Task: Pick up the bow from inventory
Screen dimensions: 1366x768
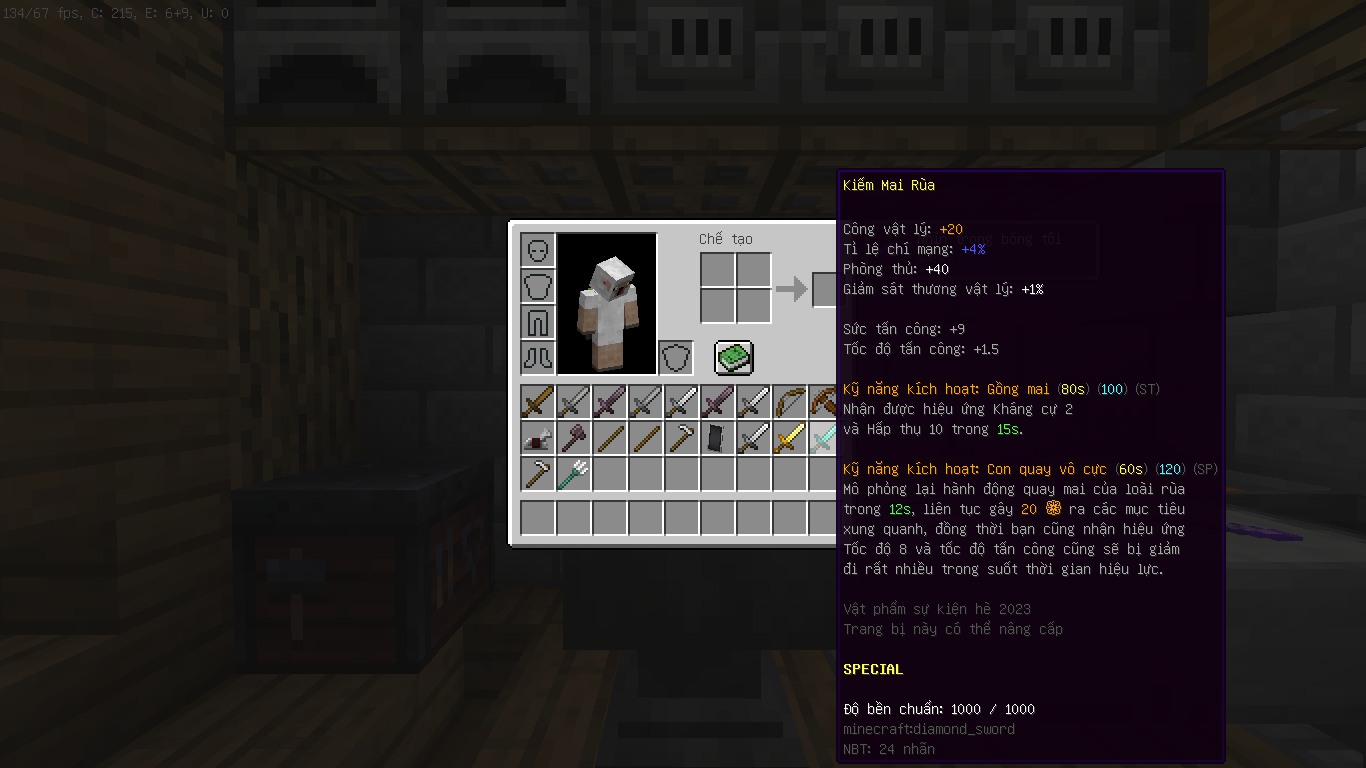Action: point(790,402)
